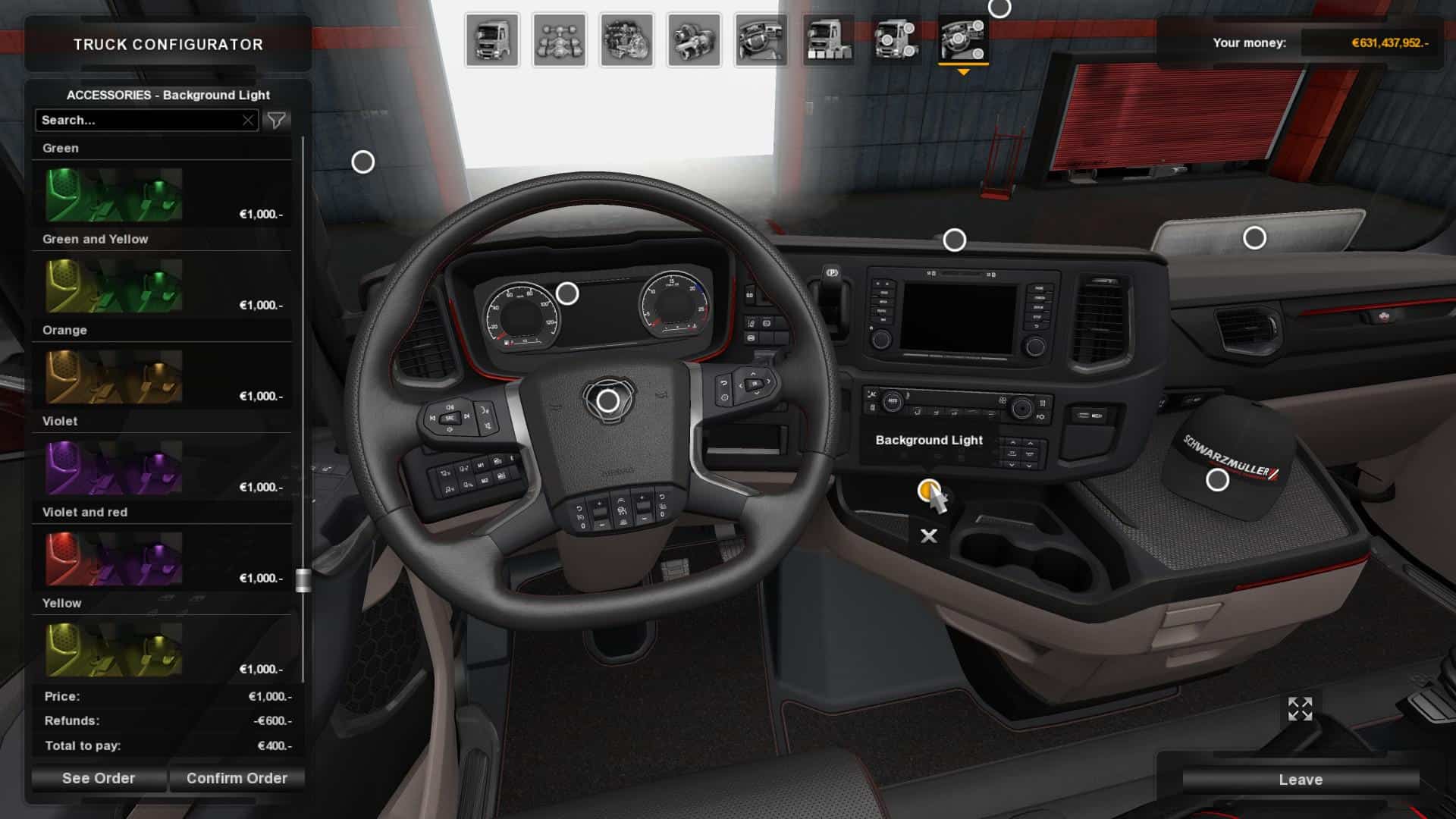Leave the truck configurator

1301,780
